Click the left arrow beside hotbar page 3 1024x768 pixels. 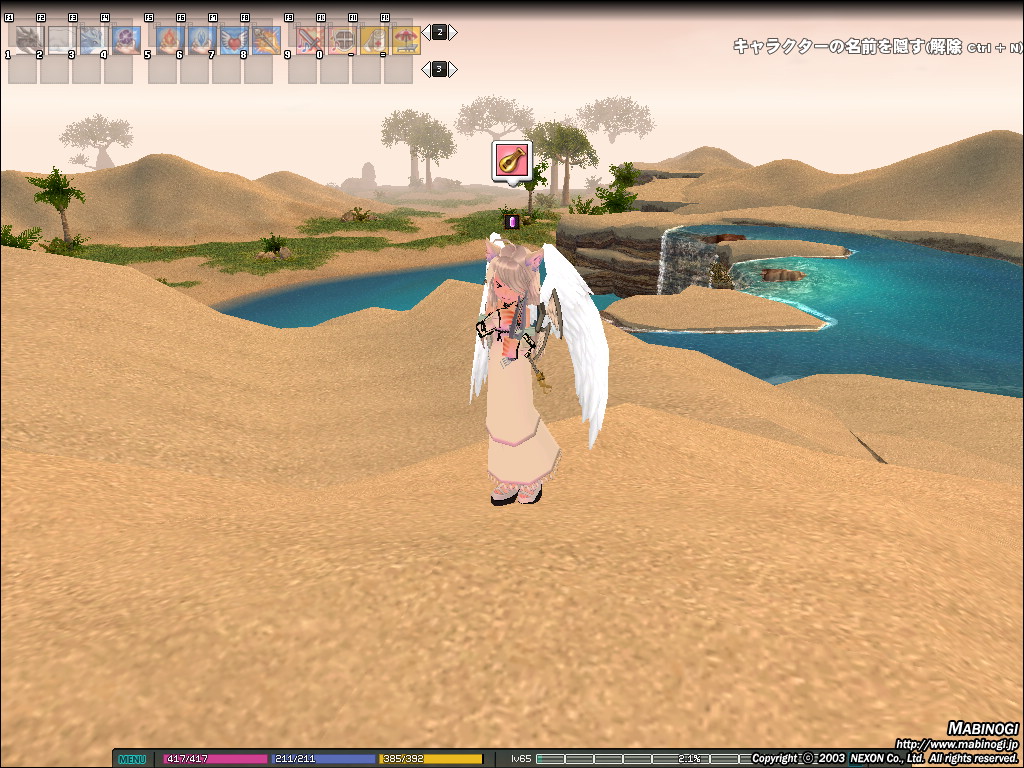(x=425, y=69)
